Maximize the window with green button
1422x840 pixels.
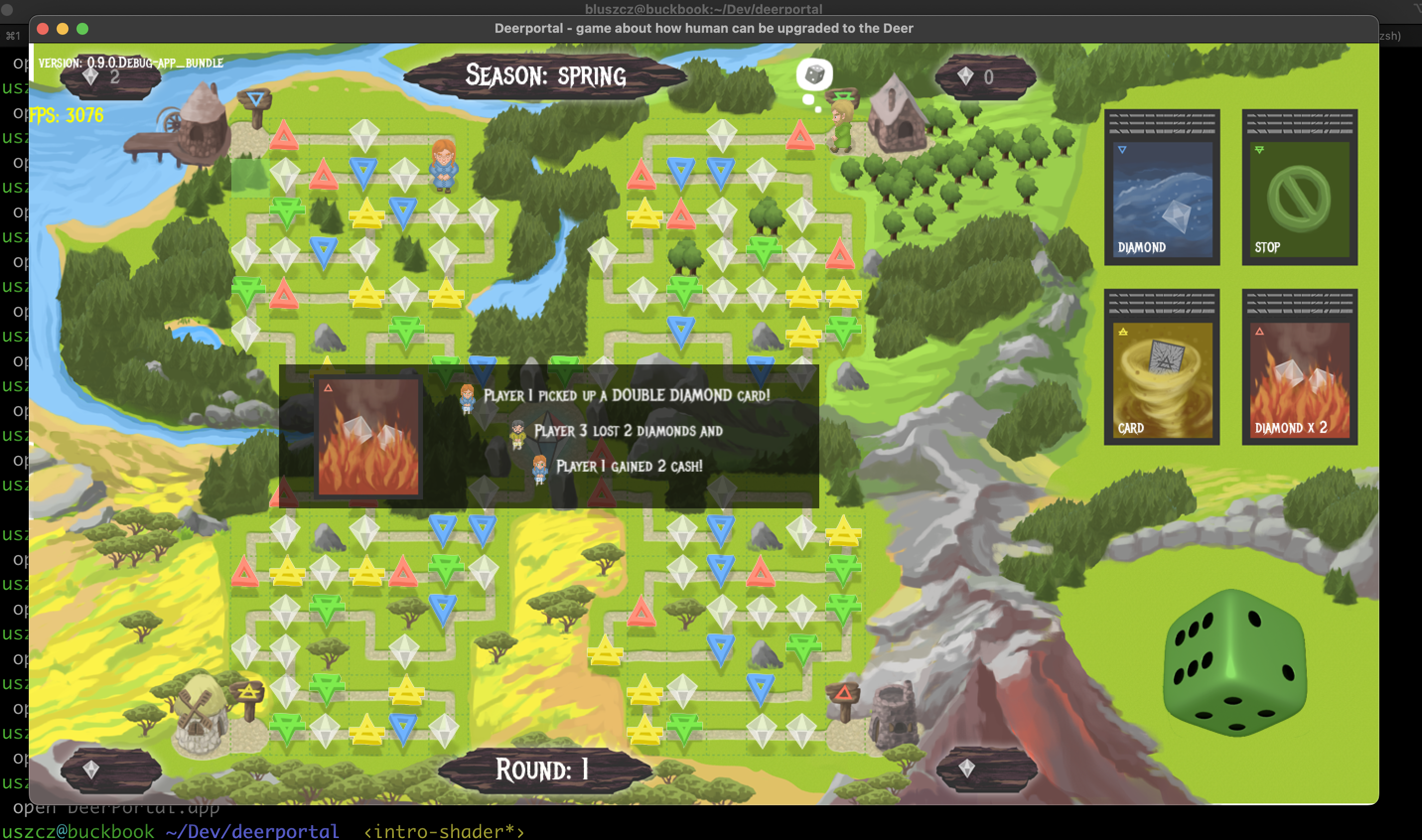coord(82,29)
